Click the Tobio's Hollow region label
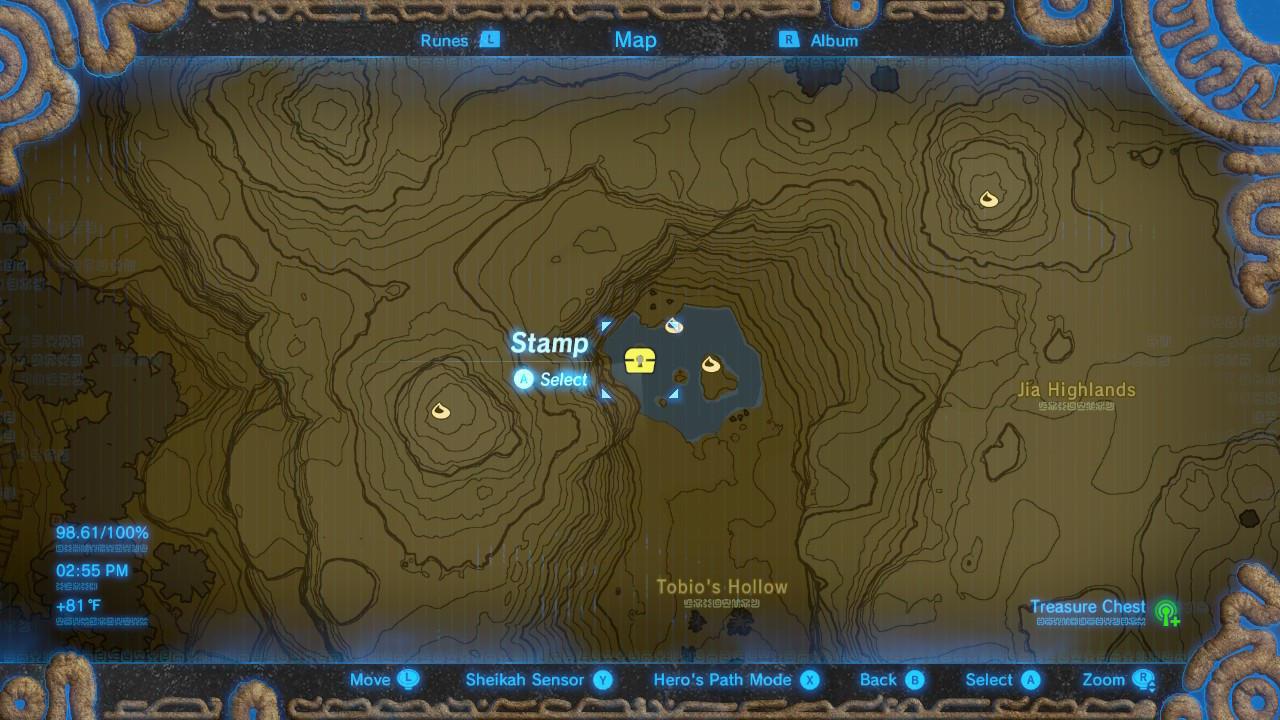 click(x=724, y=587)
